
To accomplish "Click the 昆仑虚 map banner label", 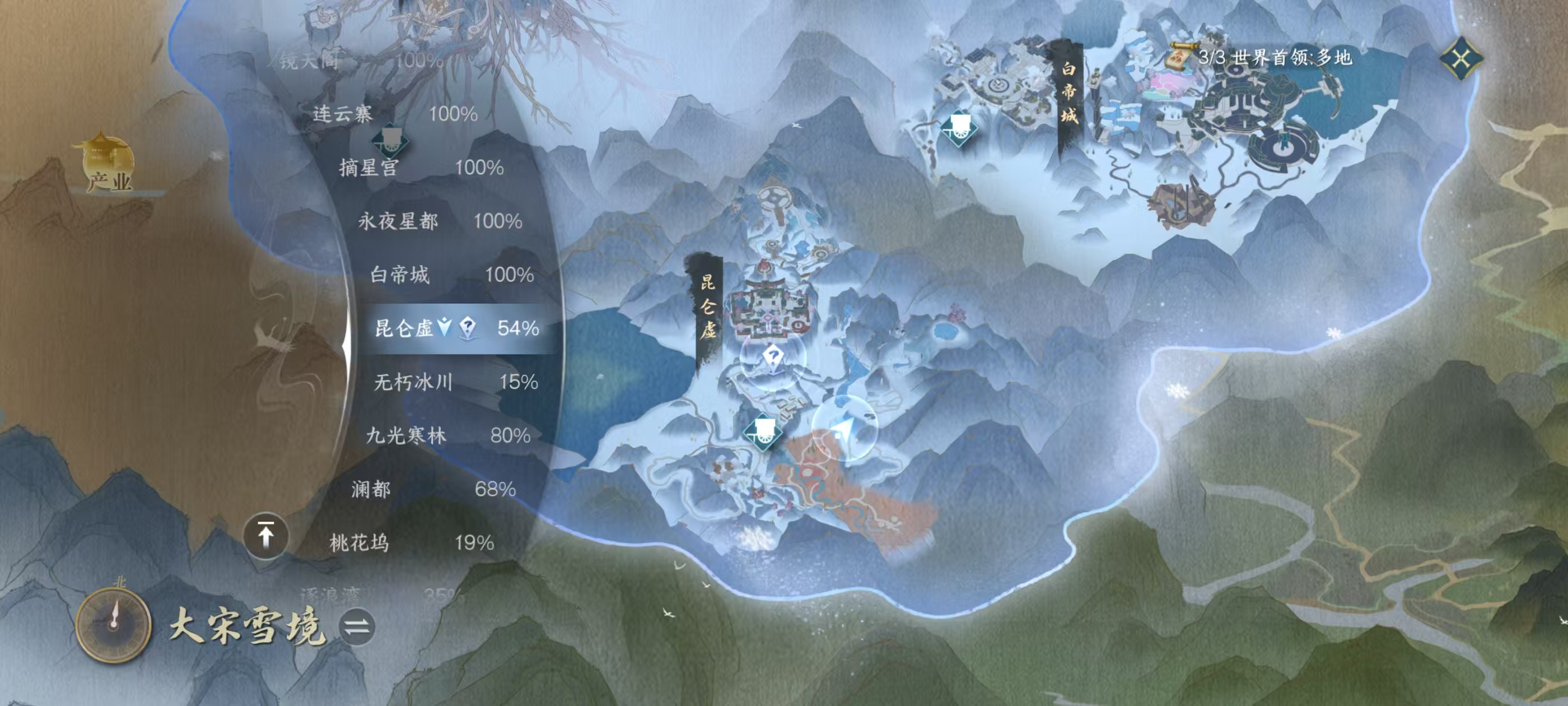I will click(708, 307).
